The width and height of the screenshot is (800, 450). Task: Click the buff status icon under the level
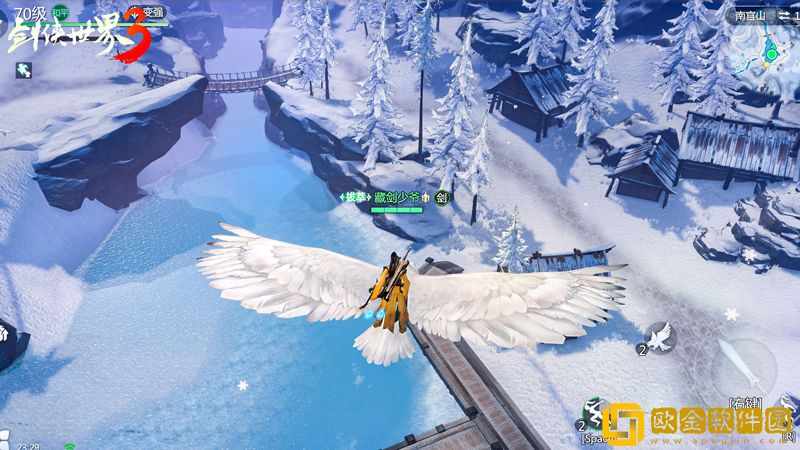click(x=22, y=69)
